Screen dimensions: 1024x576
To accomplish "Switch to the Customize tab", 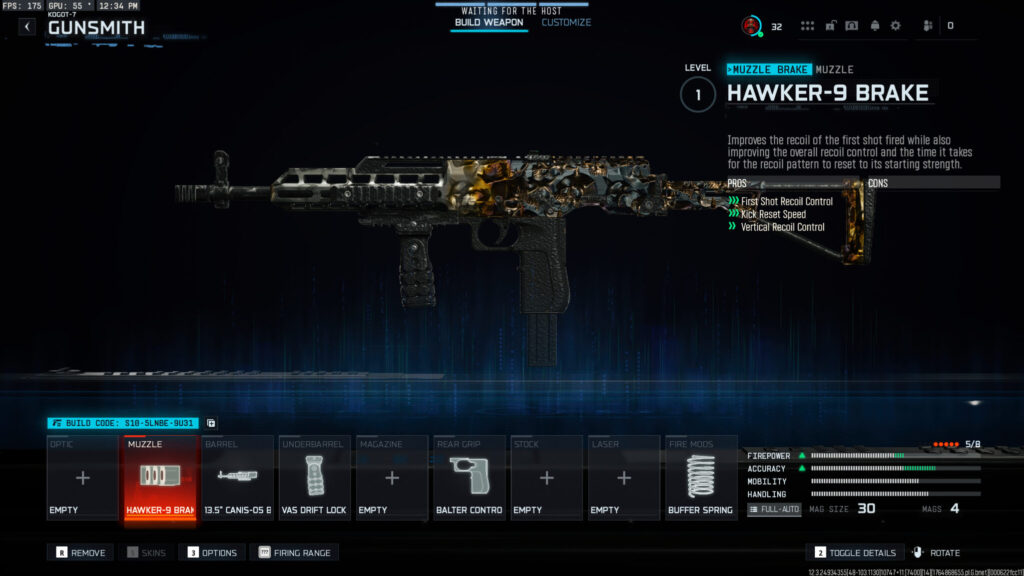I will point(566,22).
